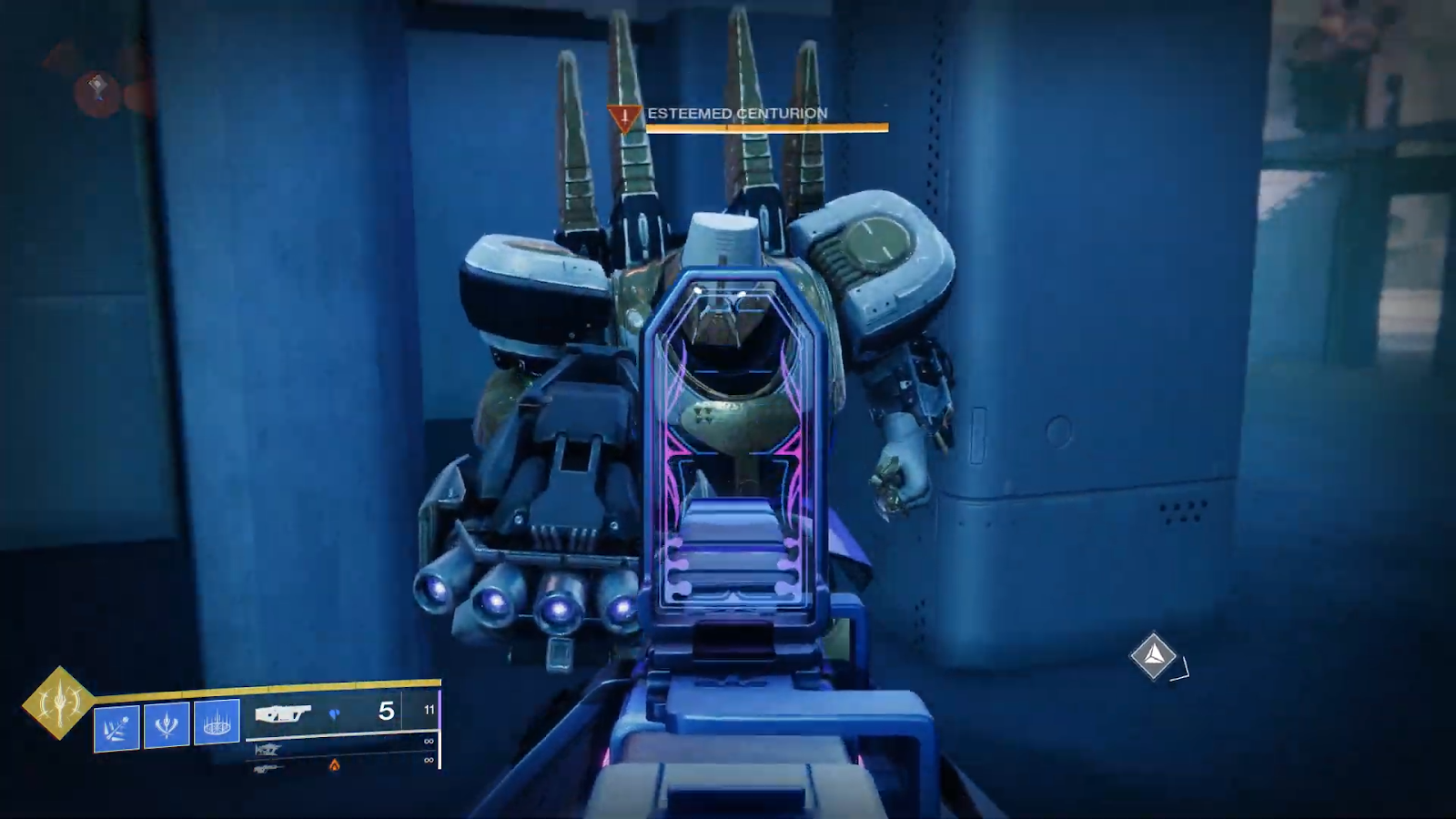Click the Esteemed Centurion red target marker

point(624,117)
